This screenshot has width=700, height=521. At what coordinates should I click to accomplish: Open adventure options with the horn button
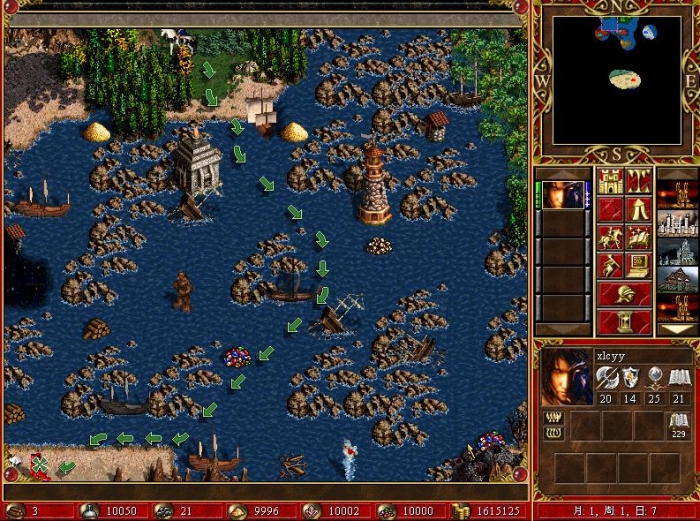coord(610,266)
